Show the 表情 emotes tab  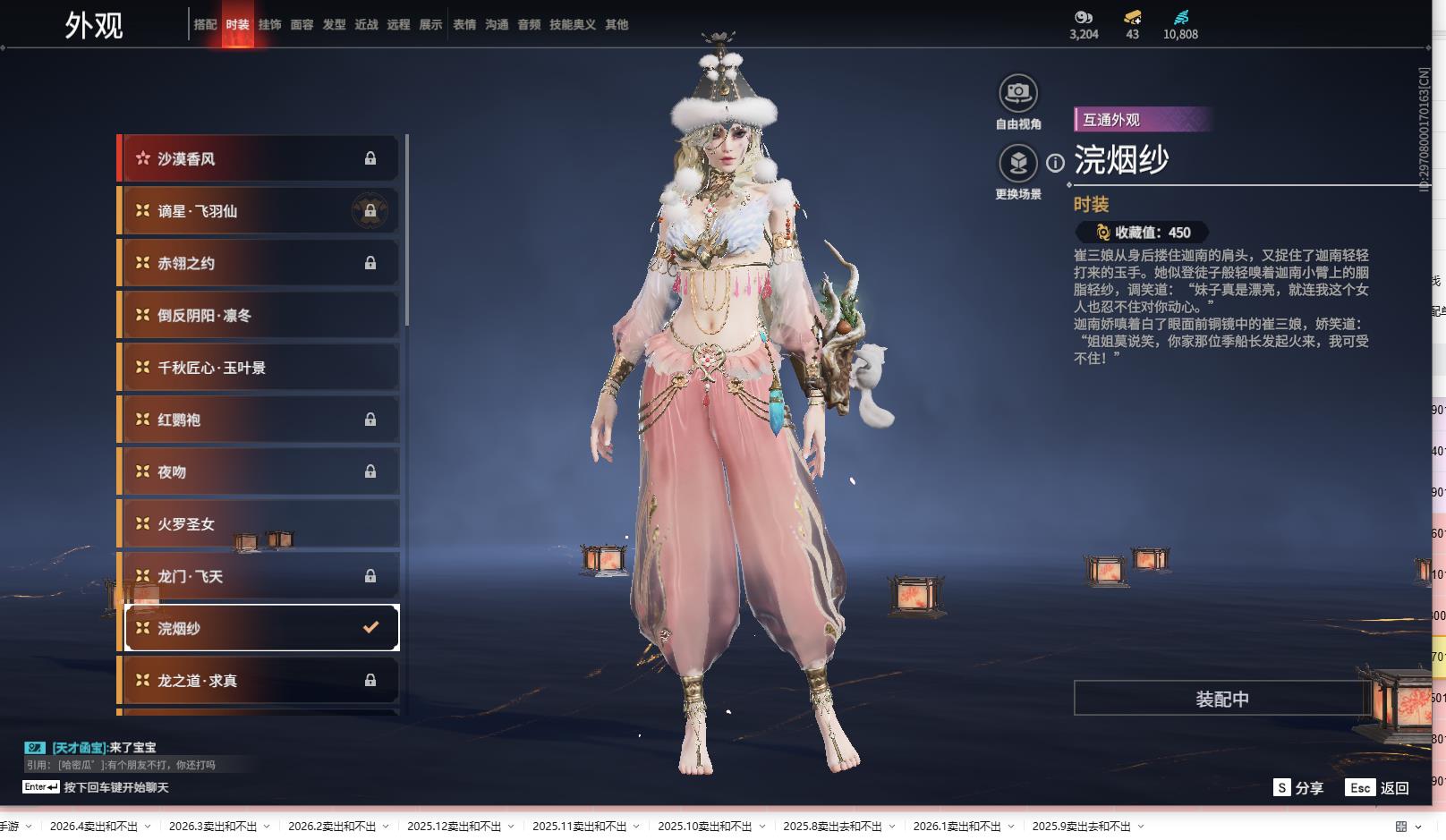[x=464, y=25]
